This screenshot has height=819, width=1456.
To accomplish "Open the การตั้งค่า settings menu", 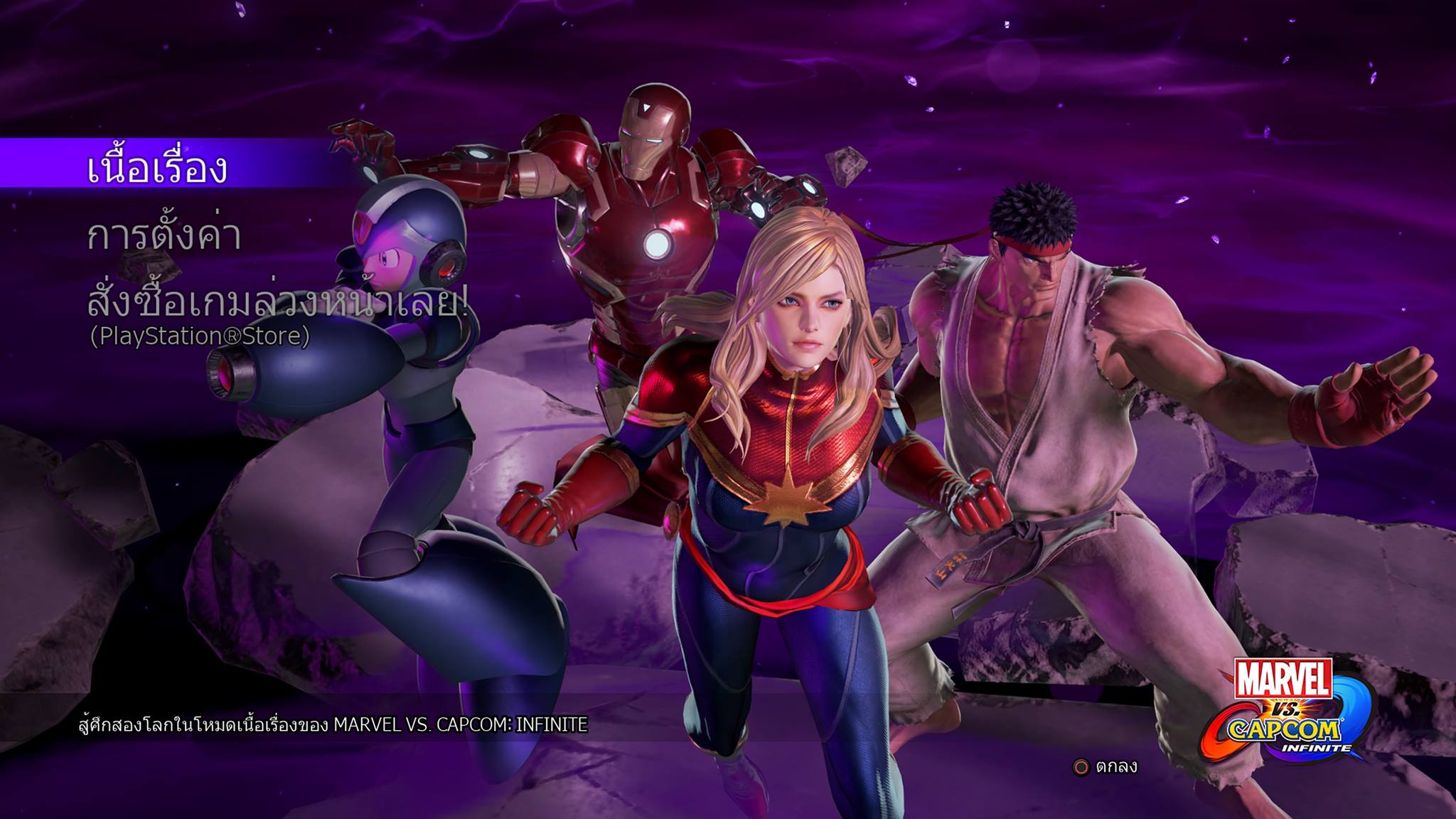I will (x=164, y=236).
